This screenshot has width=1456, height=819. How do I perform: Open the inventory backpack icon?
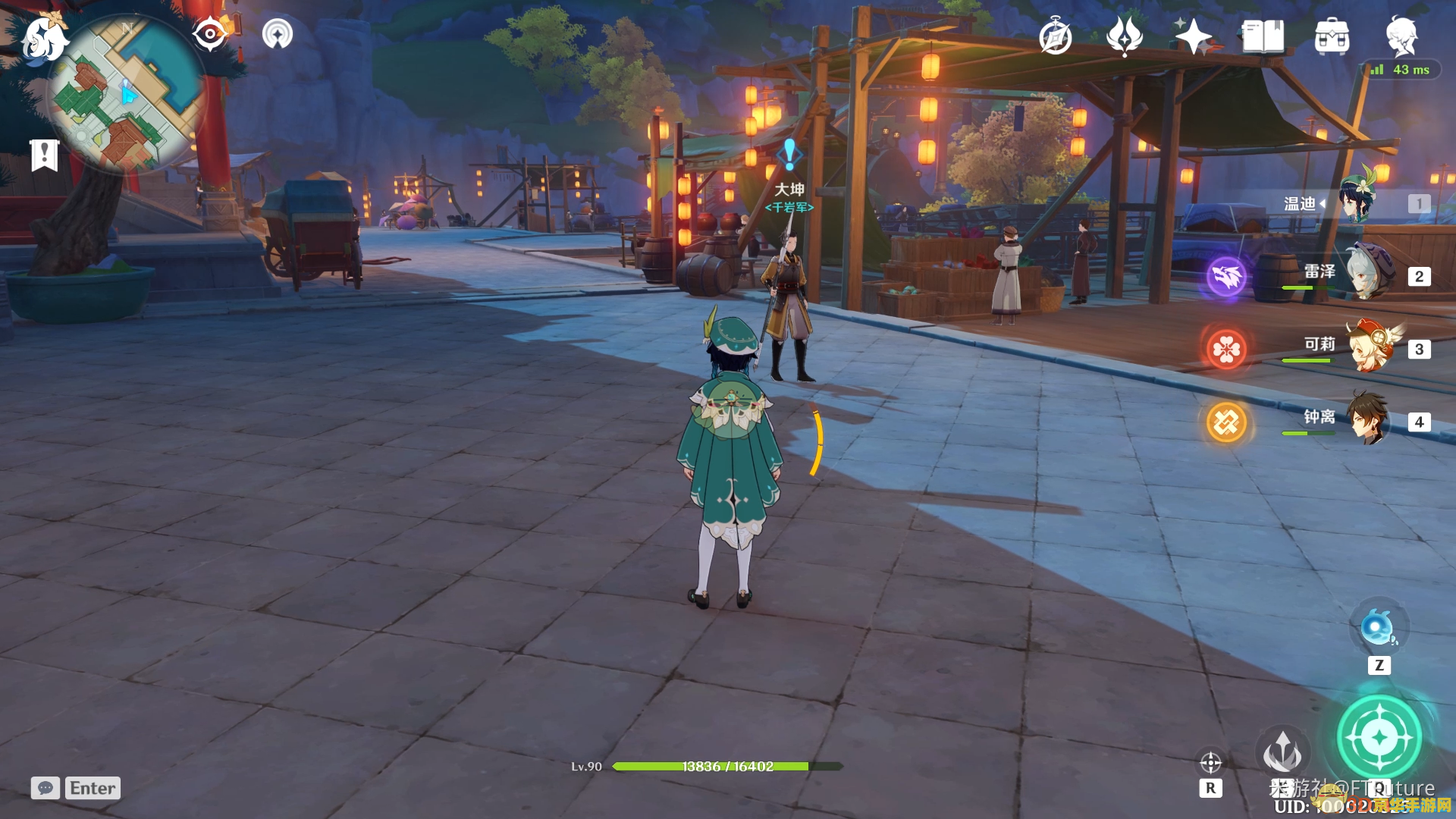[x=1332, y=36]
